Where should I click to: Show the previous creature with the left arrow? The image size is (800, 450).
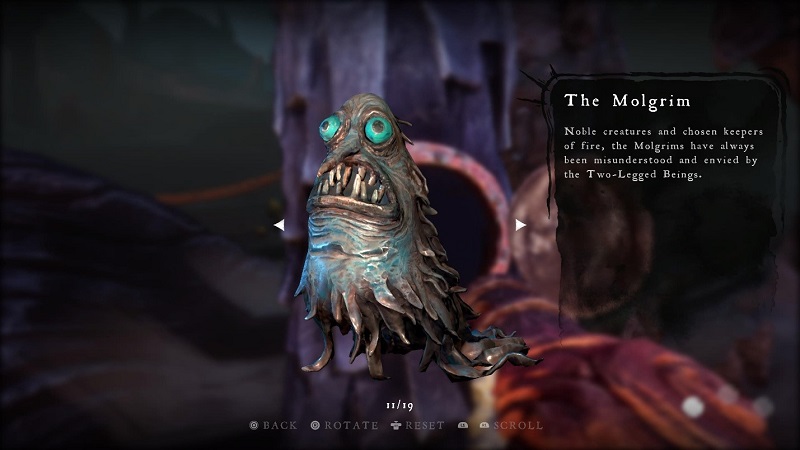coord(279,225)
